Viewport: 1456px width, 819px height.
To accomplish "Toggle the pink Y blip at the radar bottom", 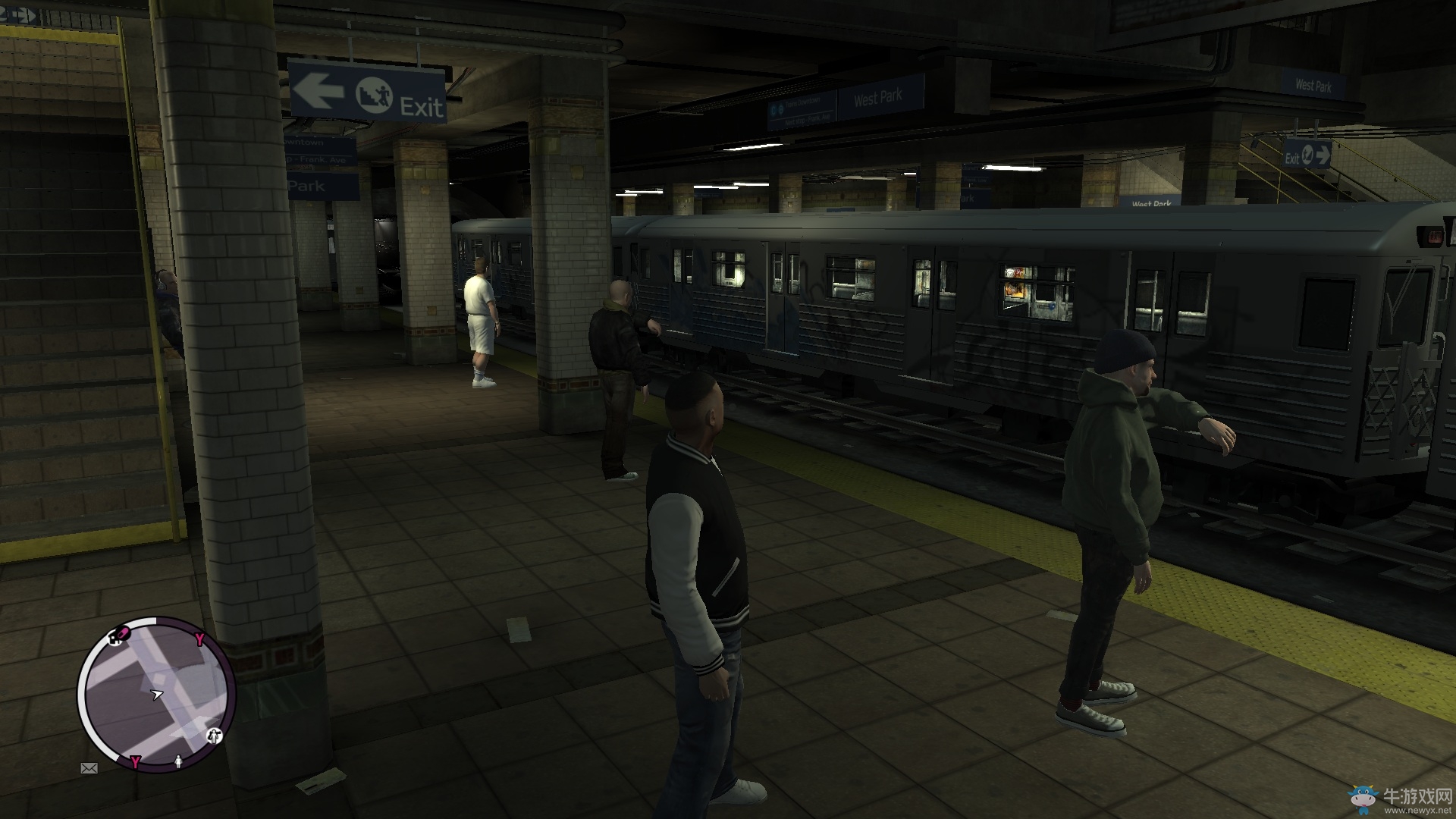I will point(136,761).
